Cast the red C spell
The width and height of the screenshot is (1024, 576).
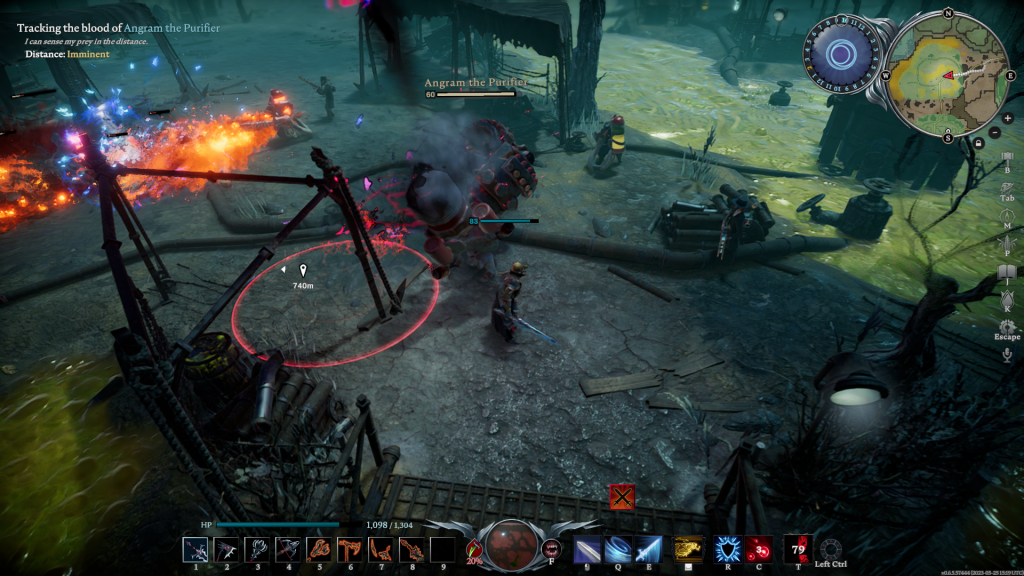758,549
